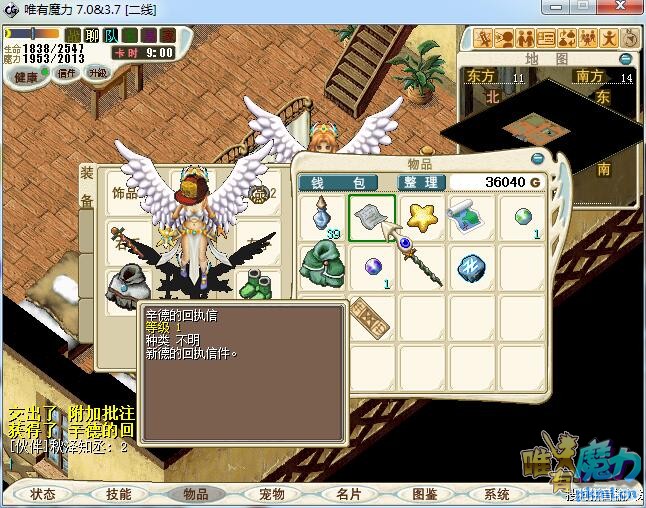
Task: Minimize the 物品 inventory window
Action: pos(538,158)
